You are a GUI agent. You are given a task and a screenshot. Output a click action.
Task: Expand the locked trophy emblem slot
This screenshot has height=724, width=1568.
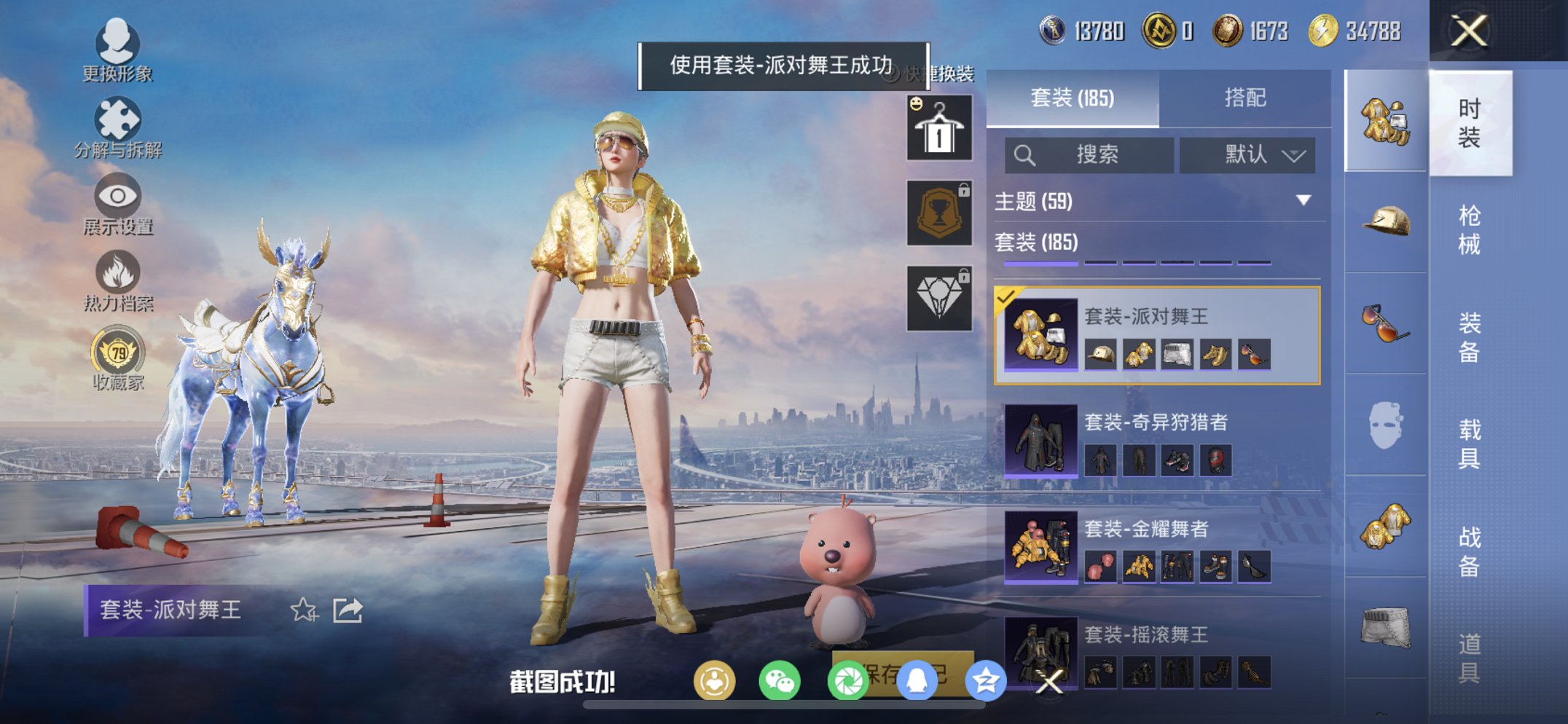939,211
